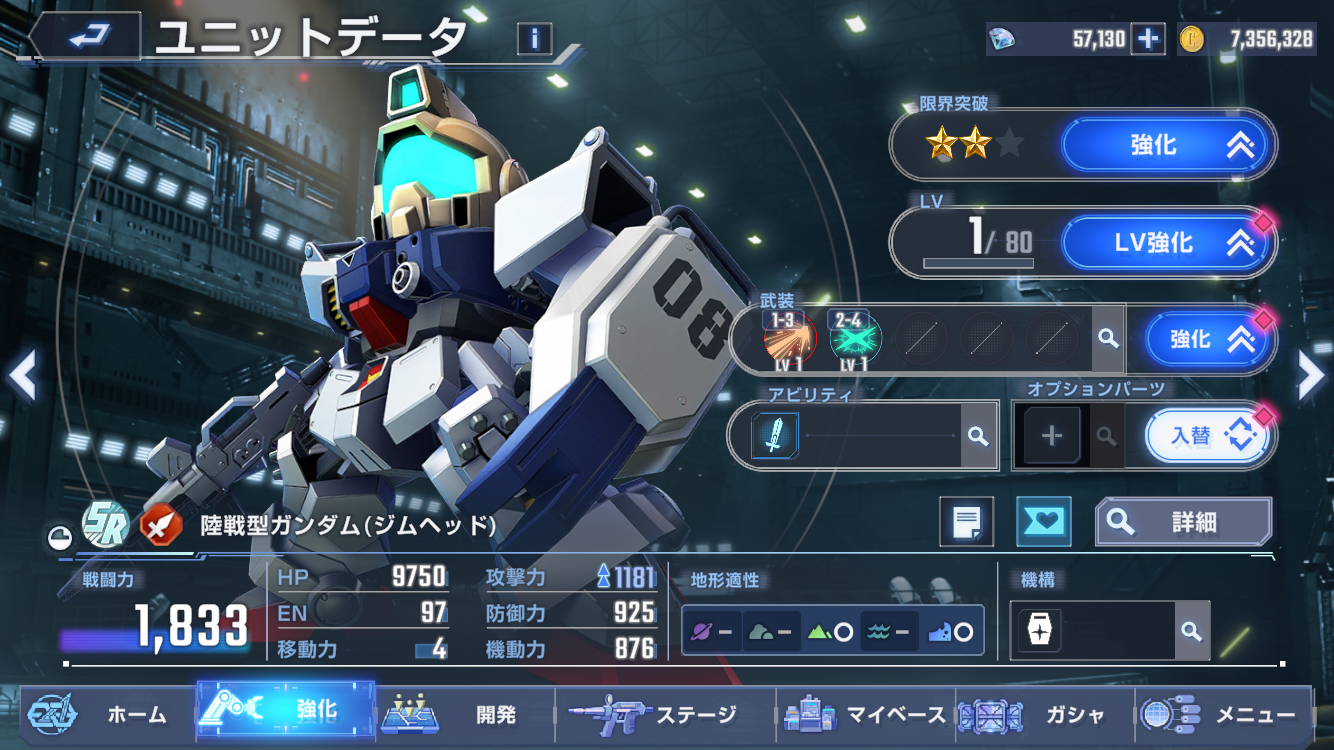Viewport: 1334px width, 750px height.
Task: Toggle the heart favorite button
Action: [x=1043, y=521]
